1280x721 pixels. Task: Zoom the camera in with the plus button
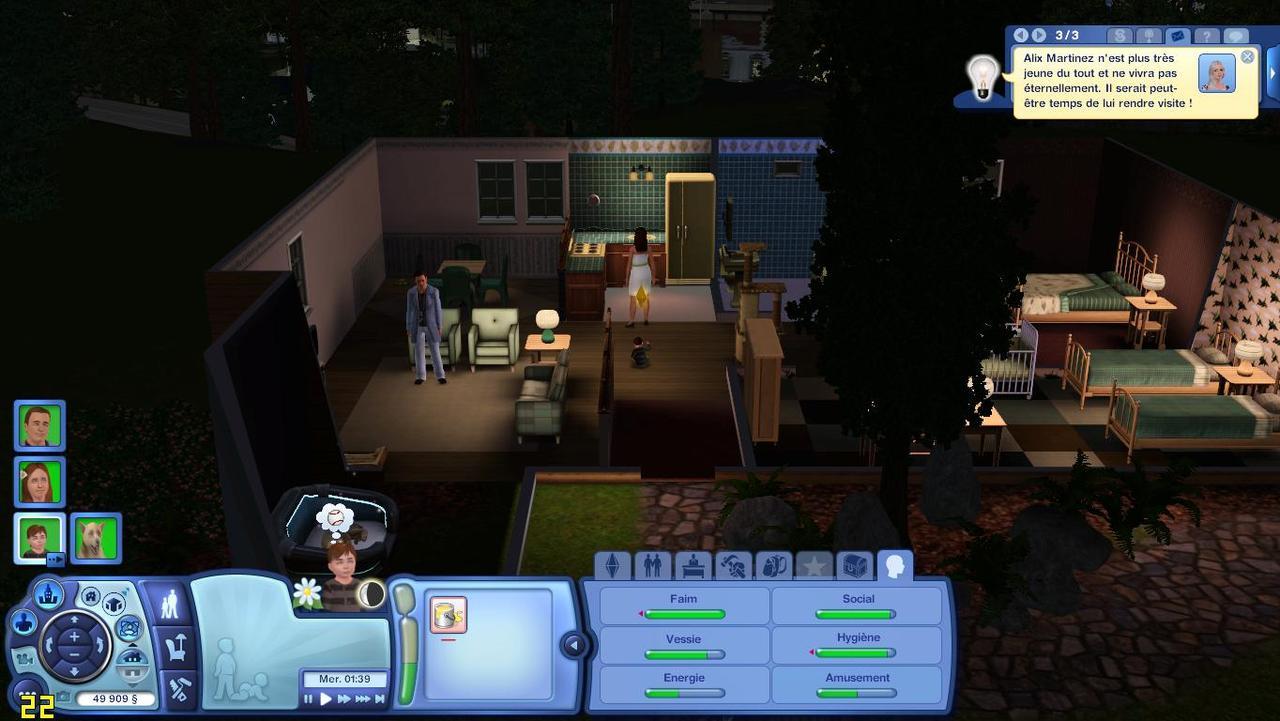pyautogui.click(x=74, y=636)
